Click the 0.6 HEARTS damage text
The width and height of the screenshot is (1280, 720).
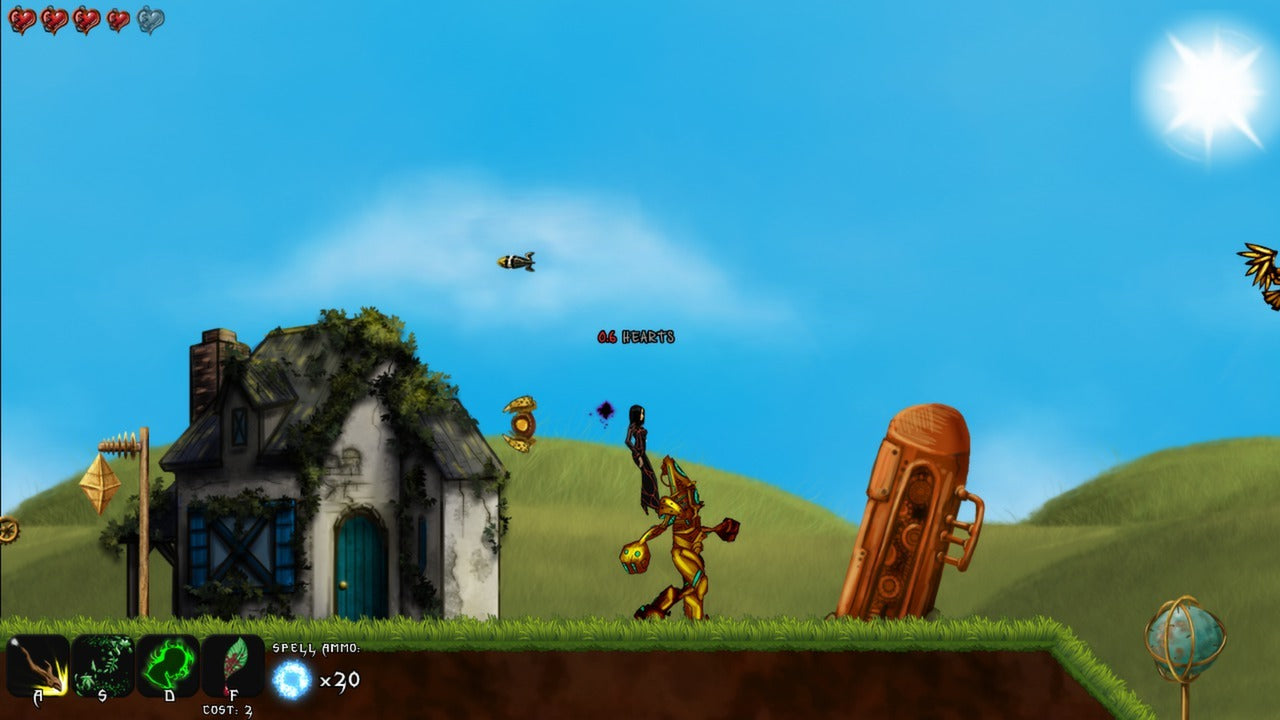(634, 337)
